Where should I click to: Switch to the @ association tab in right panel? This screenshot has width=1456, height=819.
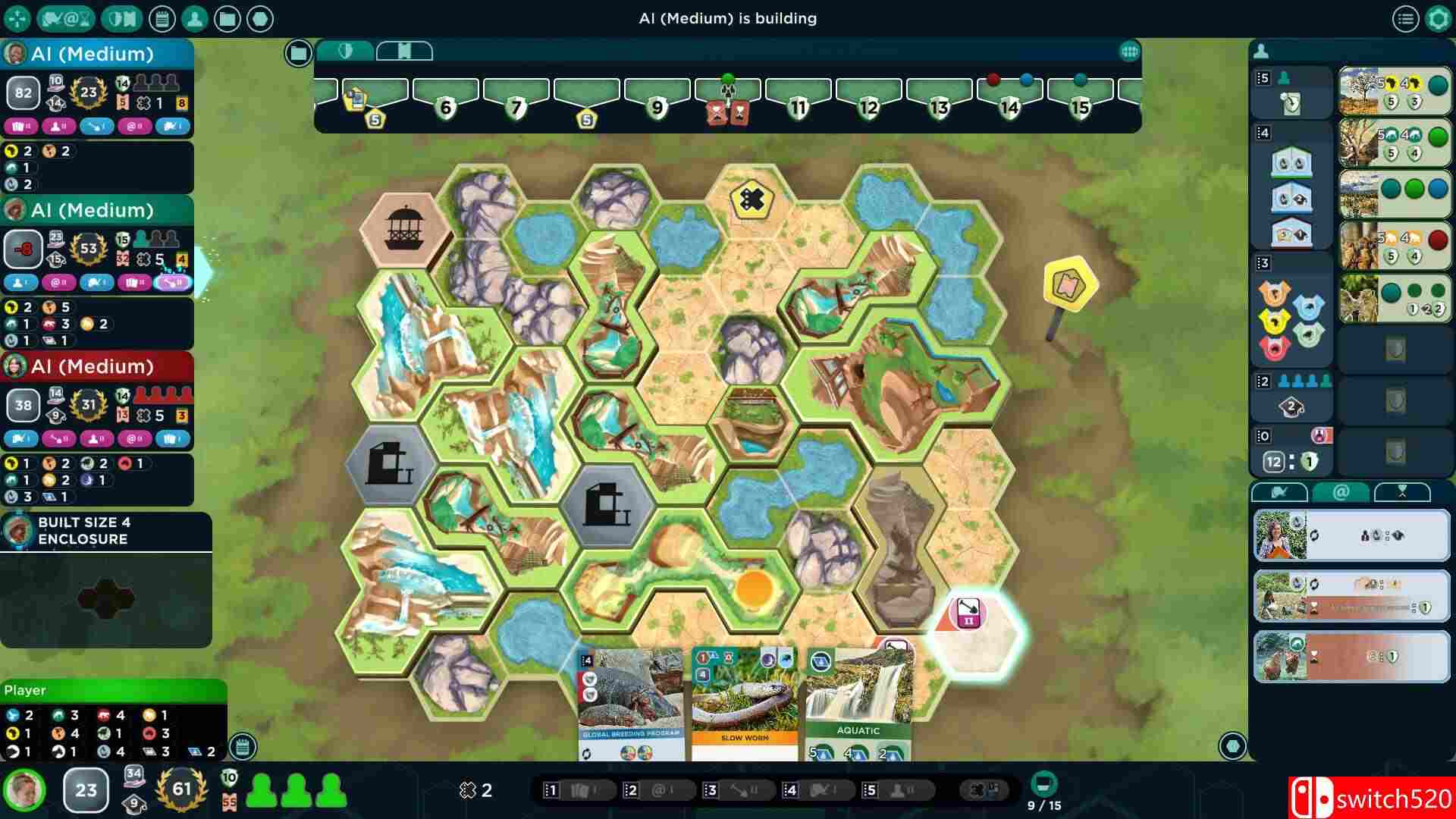(1342, 493)
